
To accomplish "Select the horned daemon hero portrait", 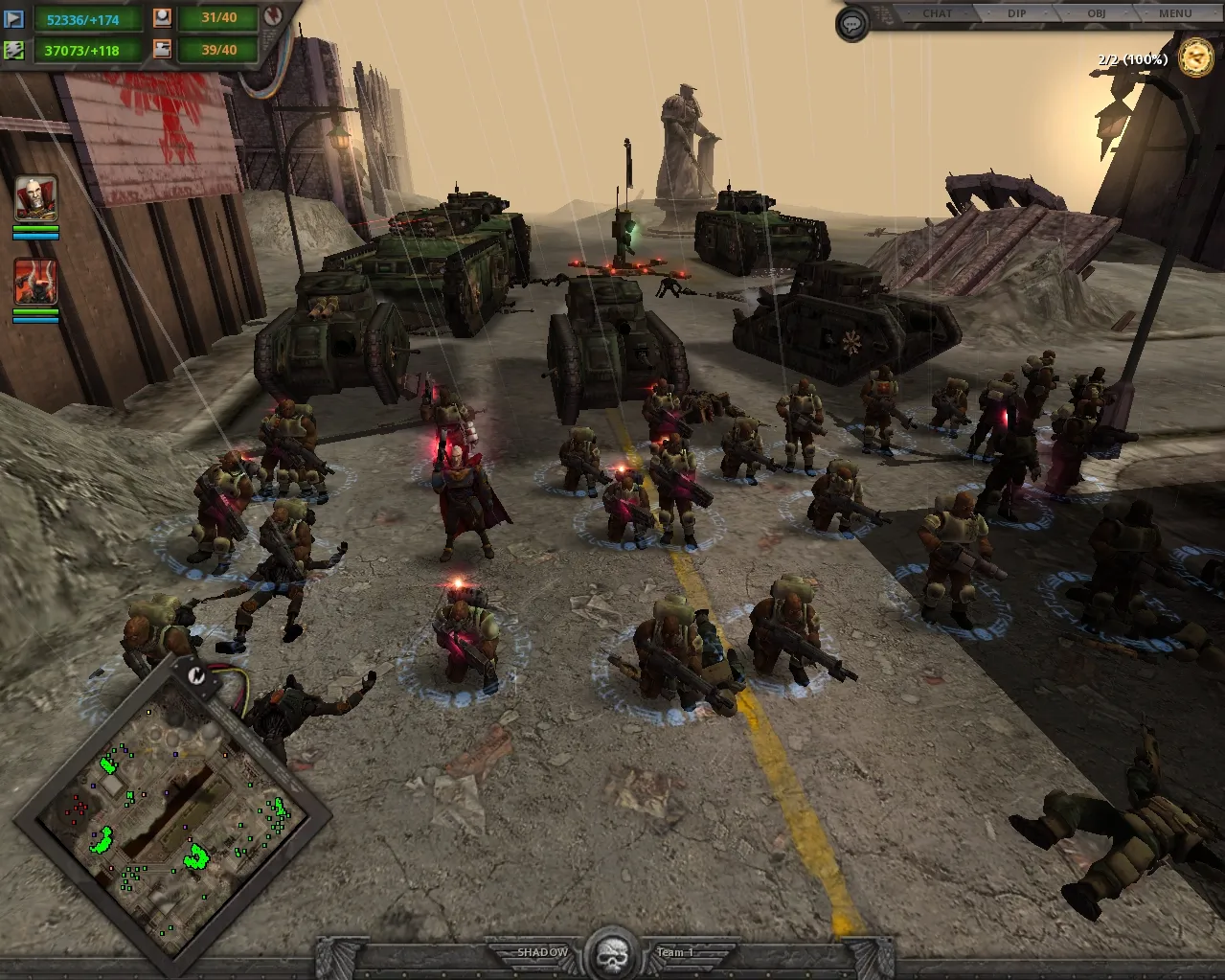I will coord(36,283).
